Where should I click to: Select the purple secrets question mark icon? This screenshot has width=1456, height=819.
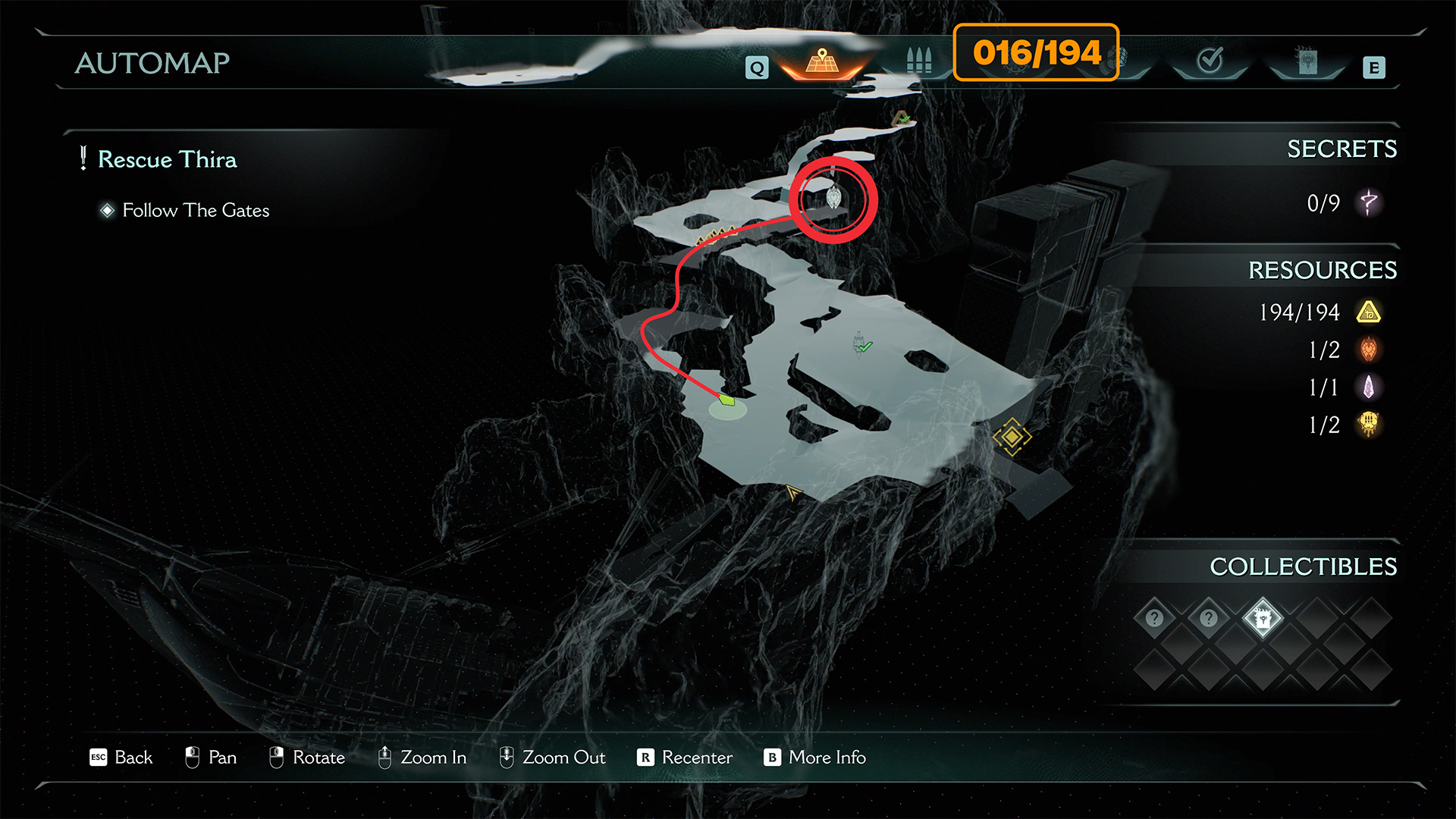tap(1369, 202)
